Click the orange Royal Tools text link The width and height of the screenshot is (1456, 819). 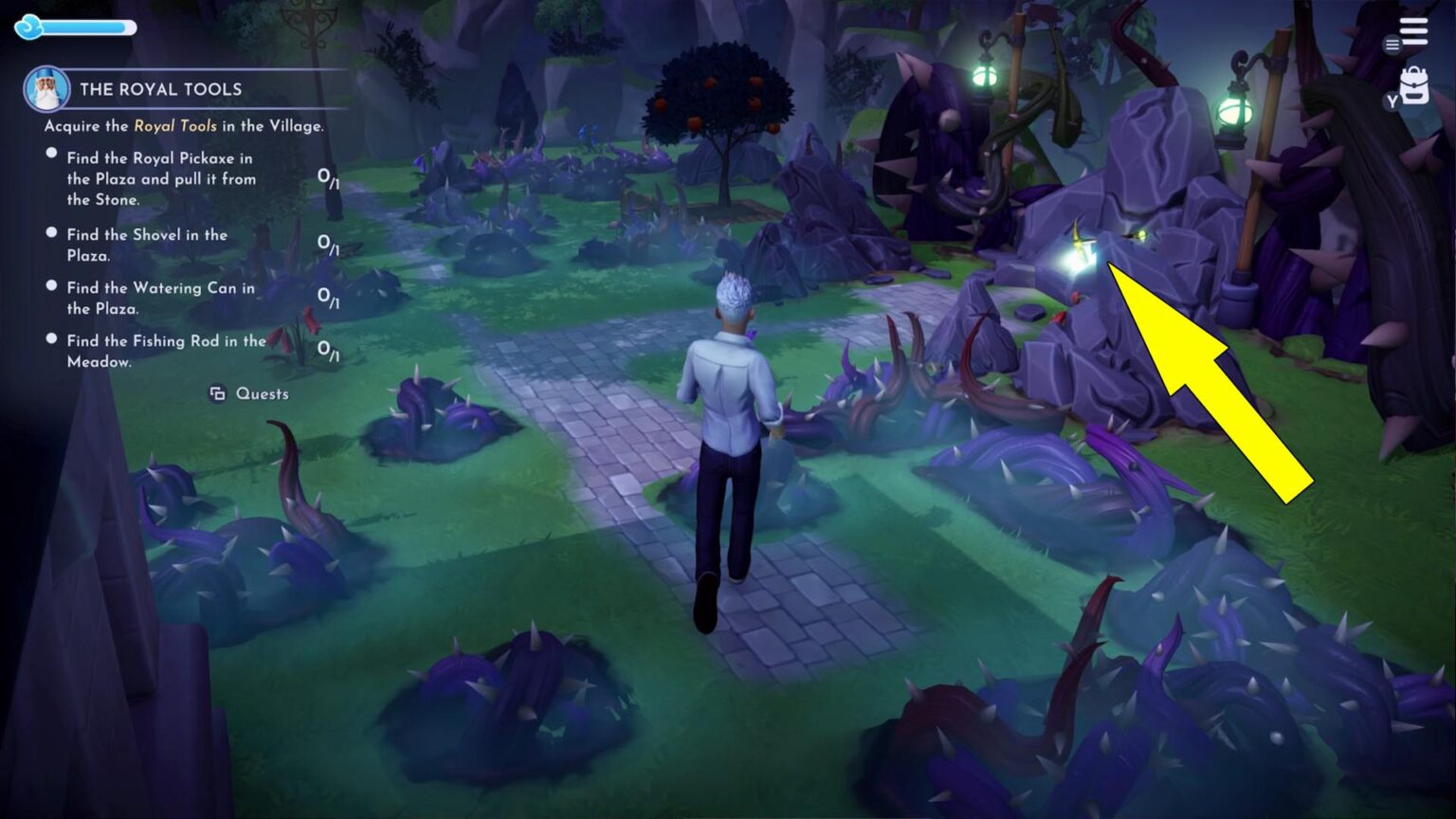(x=175, y=124)
